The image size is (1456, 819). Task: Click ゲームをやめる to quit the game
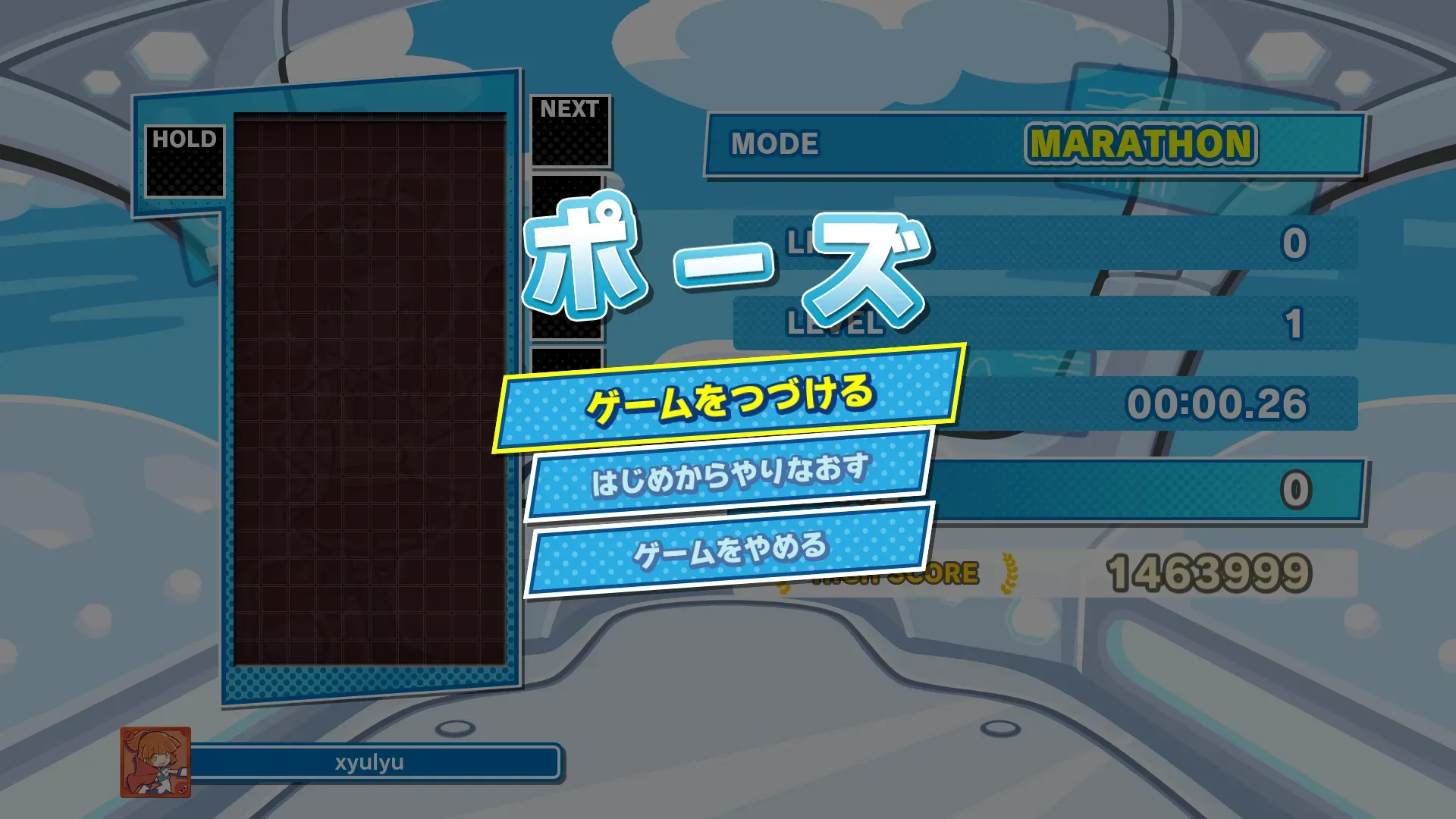pos(730,550)
